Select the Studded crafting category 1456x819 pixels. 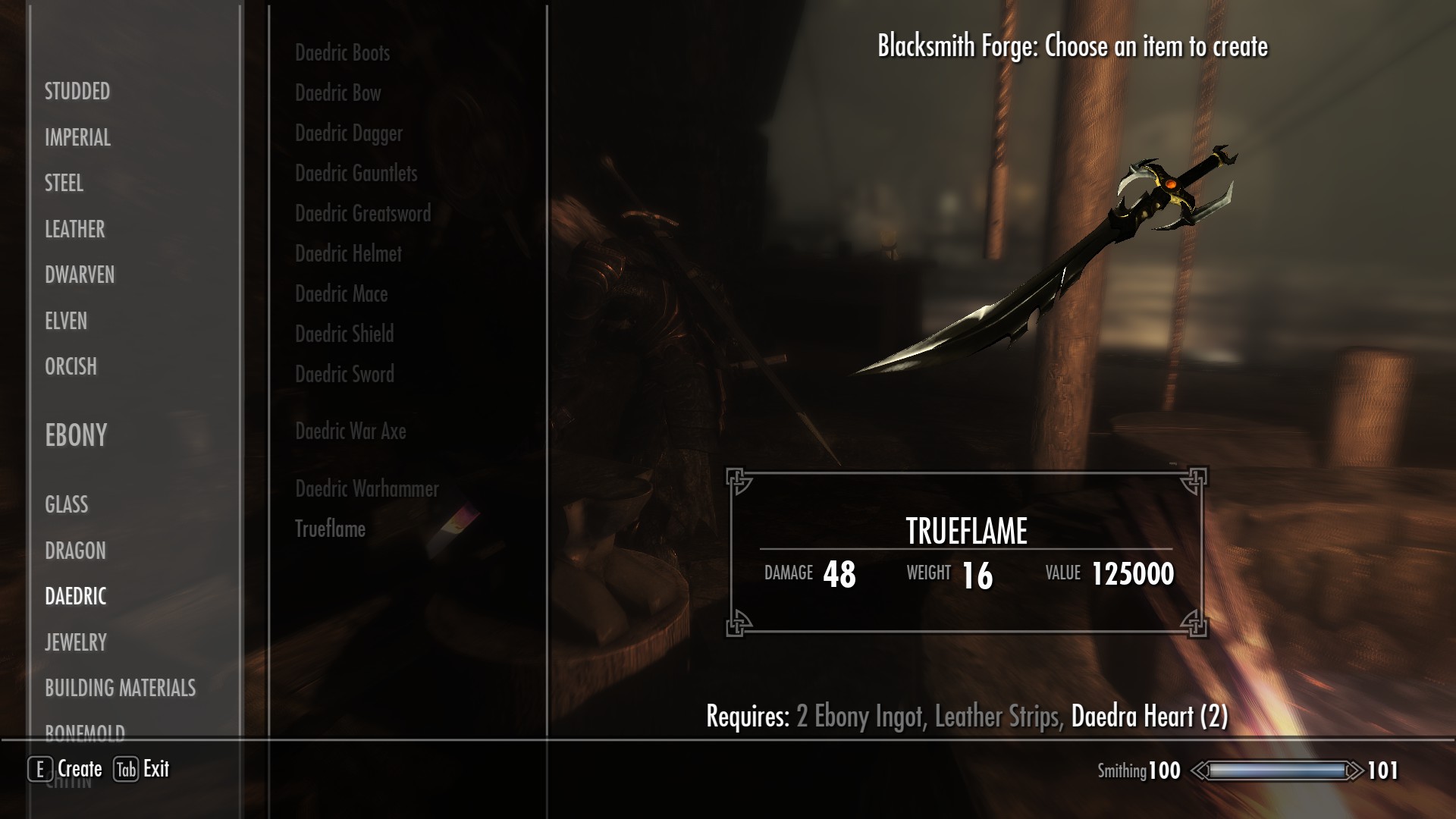(x=77, y=92)
